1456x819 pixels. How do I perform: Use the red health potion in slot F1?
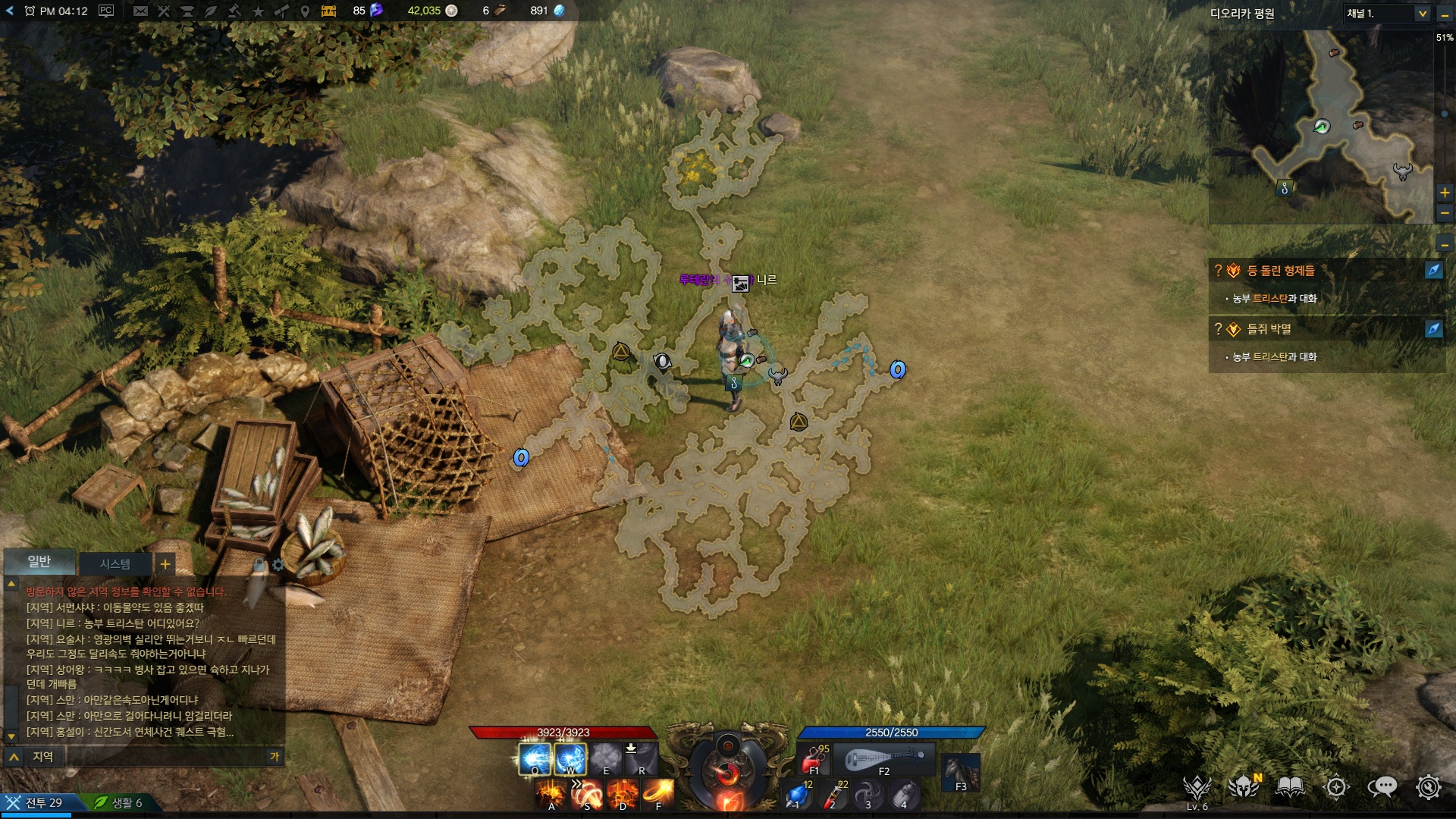[x=813, y=758]
